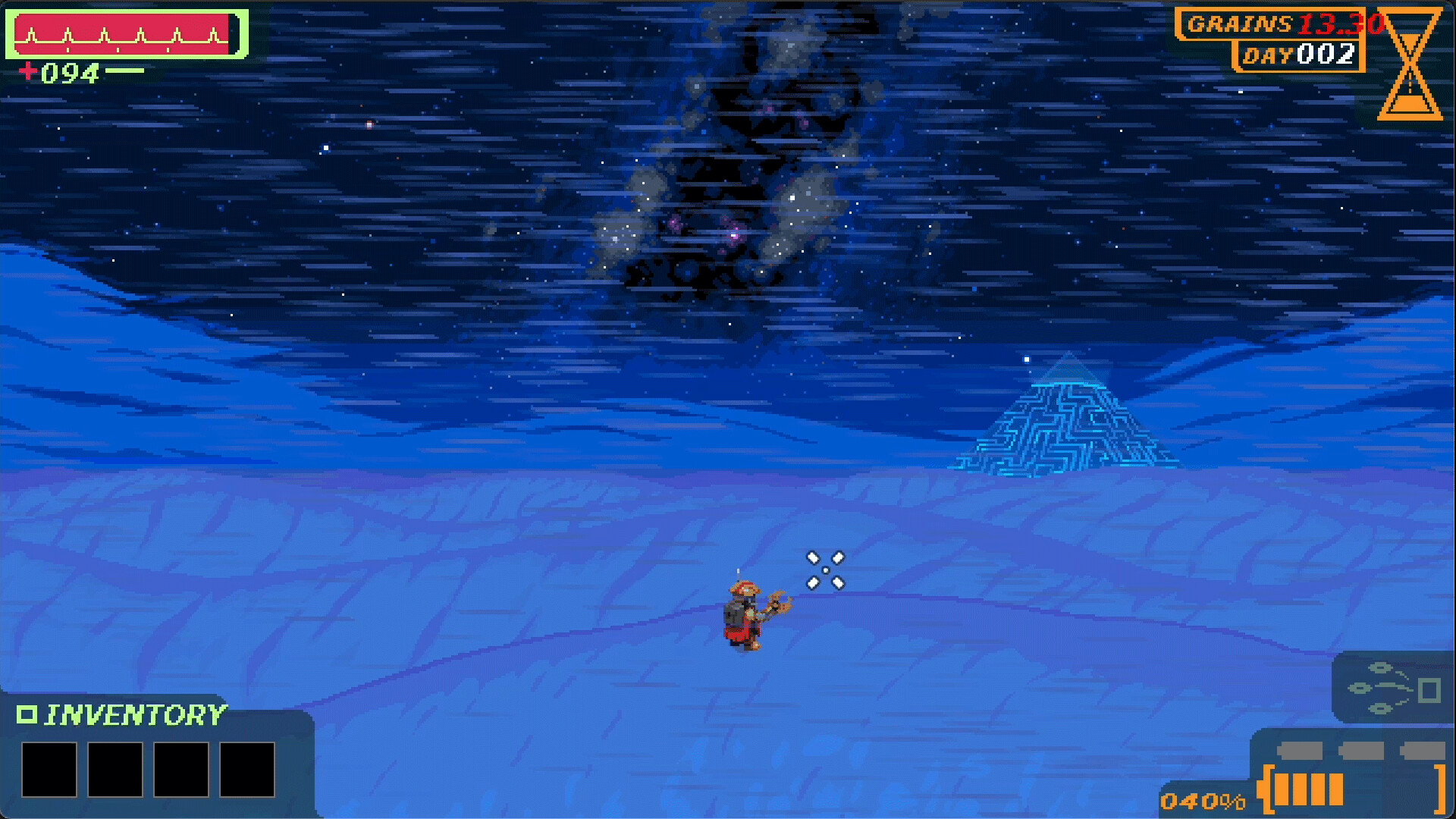Select the INVENTORY tab label

click(136, 713)
